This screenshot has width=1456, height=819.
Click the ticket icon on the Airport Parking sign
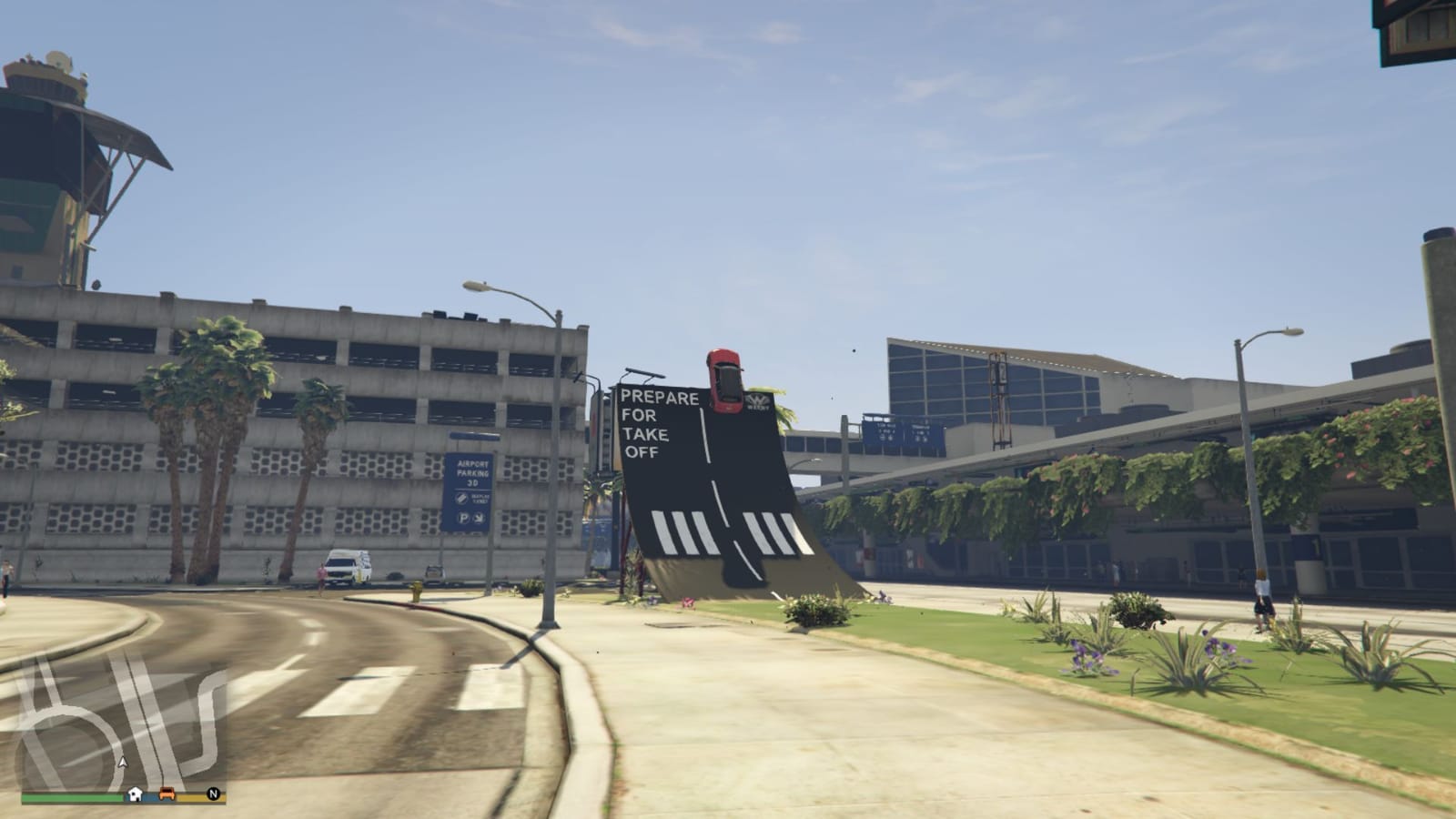pos(461,499)
